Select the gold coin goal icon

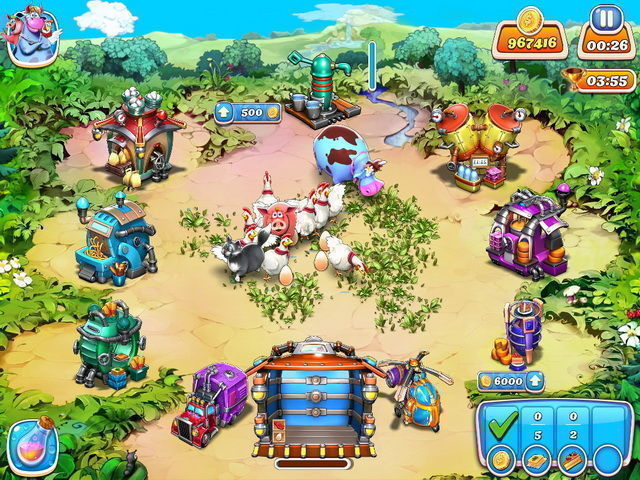click(x=502, y=459)
